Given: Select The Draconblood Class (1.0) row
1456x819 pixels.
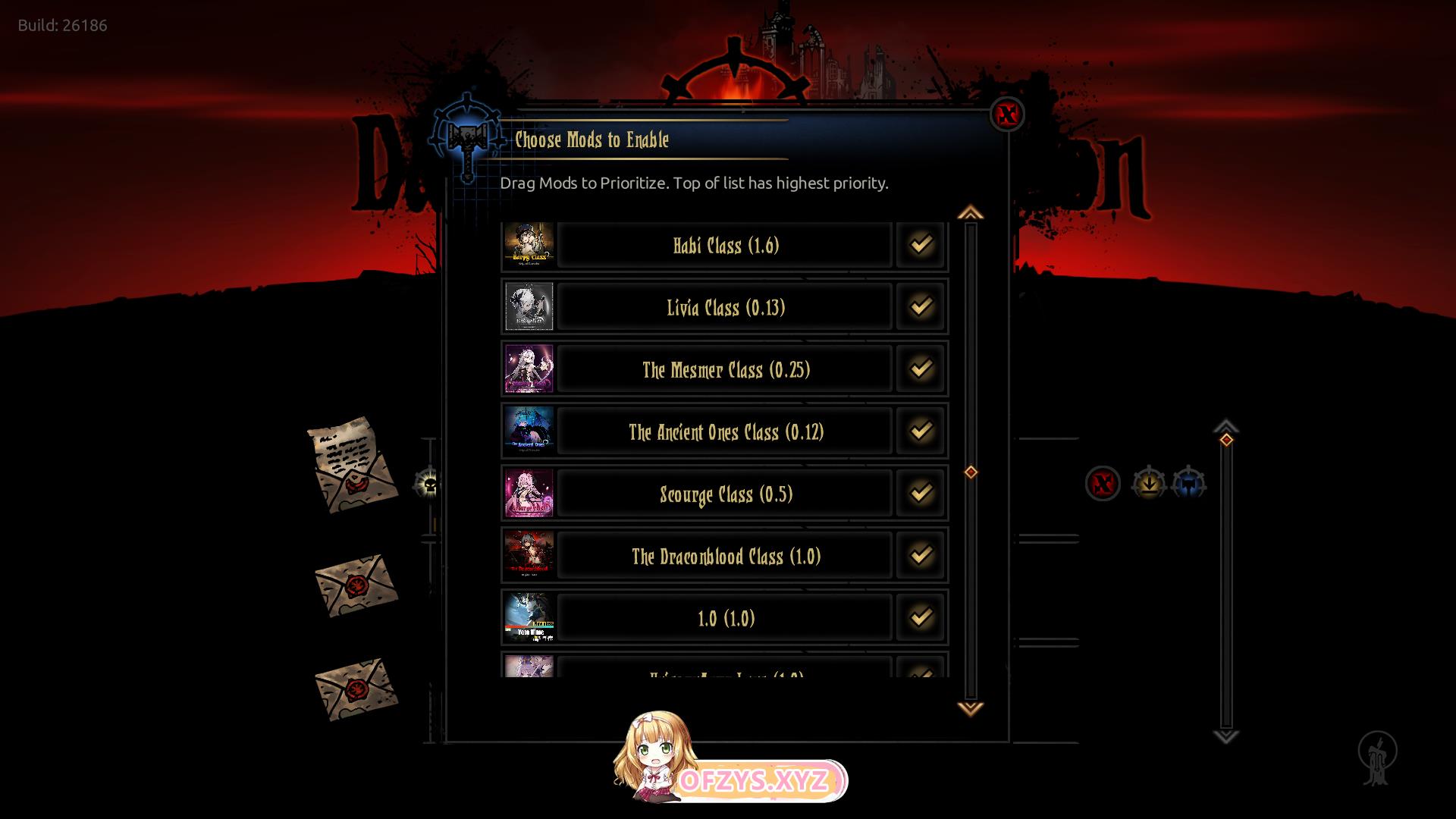Looking at the screenshot, I should pos(725,556).
